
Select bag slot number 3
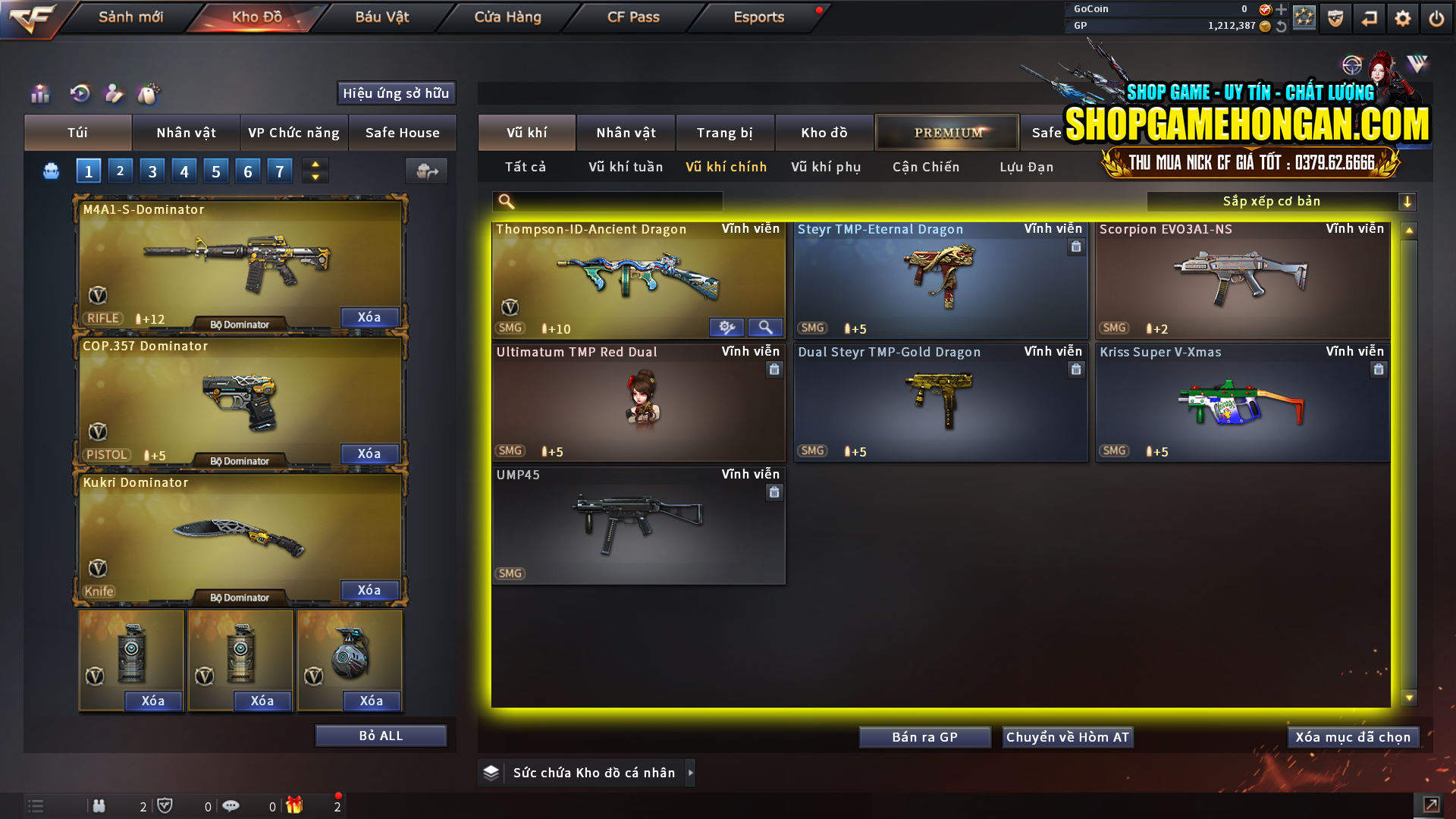[152, 171]
